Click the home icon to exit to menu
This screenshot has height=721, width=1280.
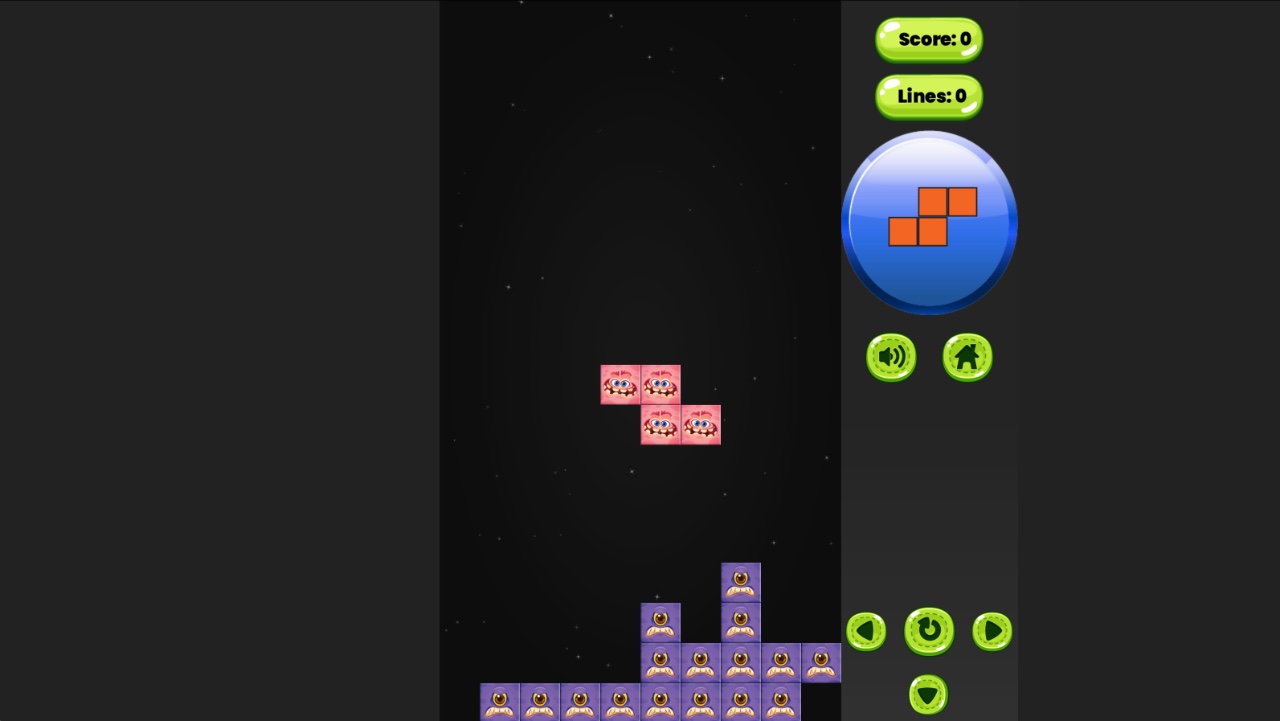tap(966, 357)
